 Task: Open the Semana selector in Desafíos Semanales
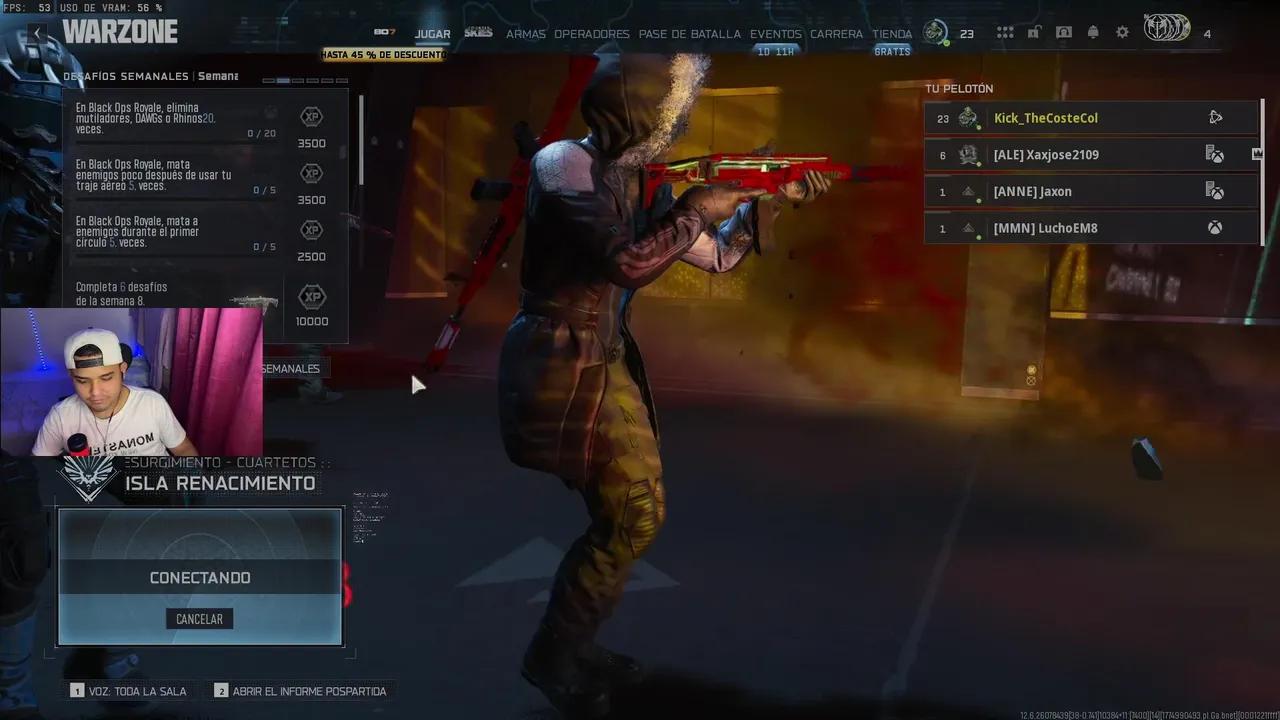pos(218,75)
